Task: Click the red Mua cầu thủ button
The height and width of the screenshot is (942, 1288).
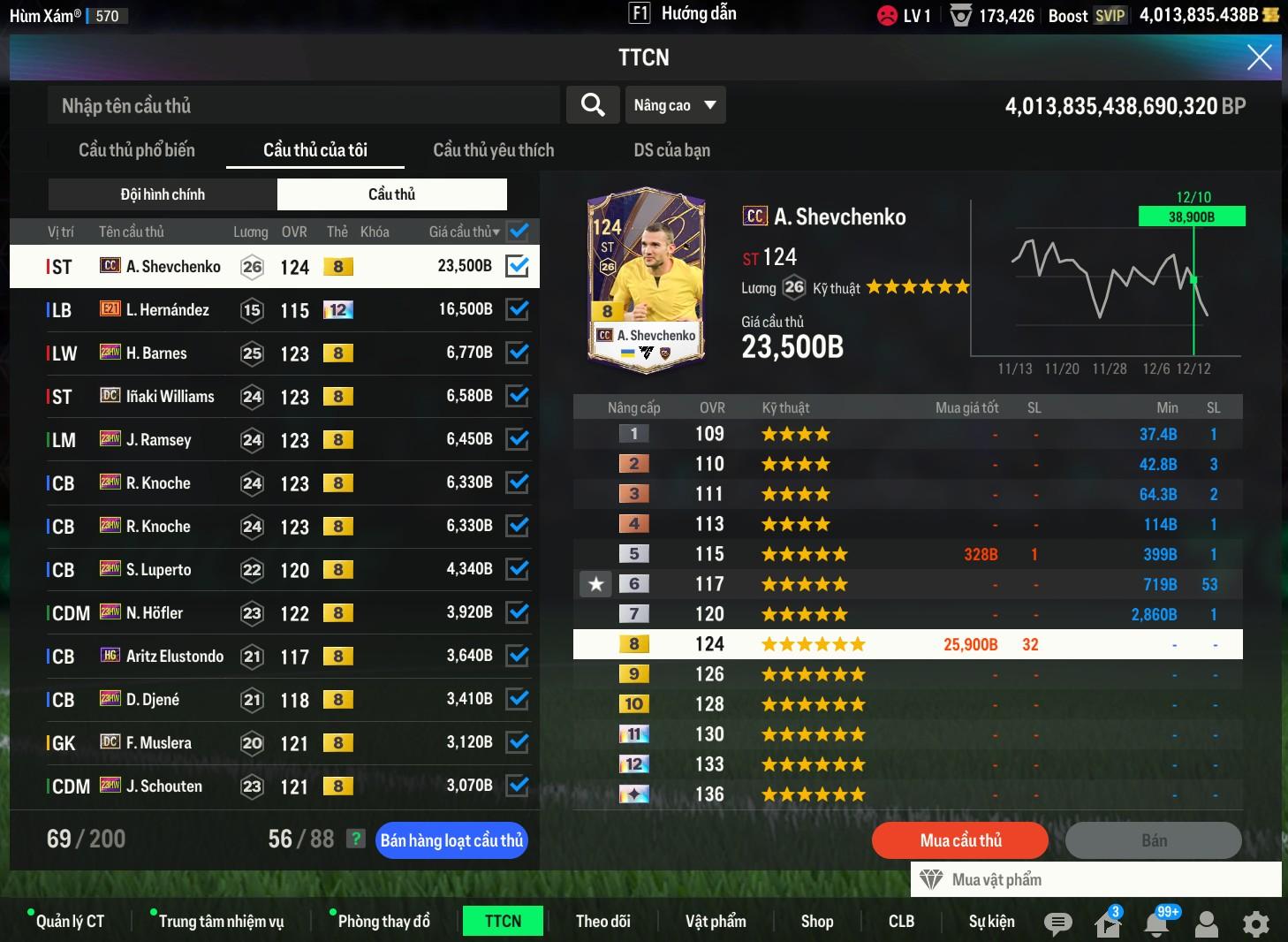Action: coord(960,840)
